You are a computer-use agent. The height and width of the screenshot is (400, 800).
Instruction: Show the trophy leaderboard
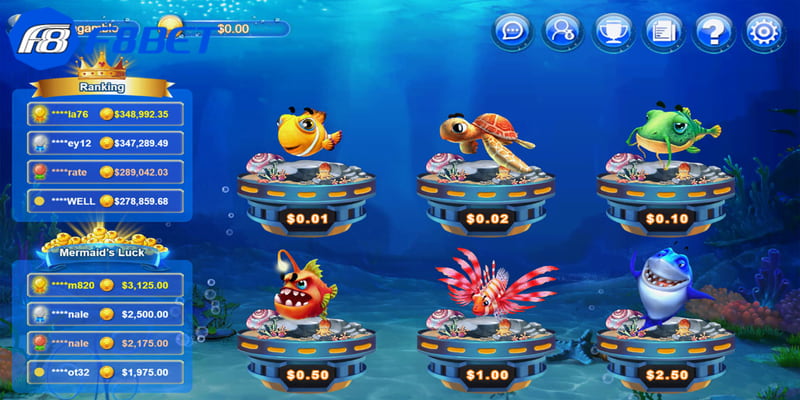[x=613, y=30]
